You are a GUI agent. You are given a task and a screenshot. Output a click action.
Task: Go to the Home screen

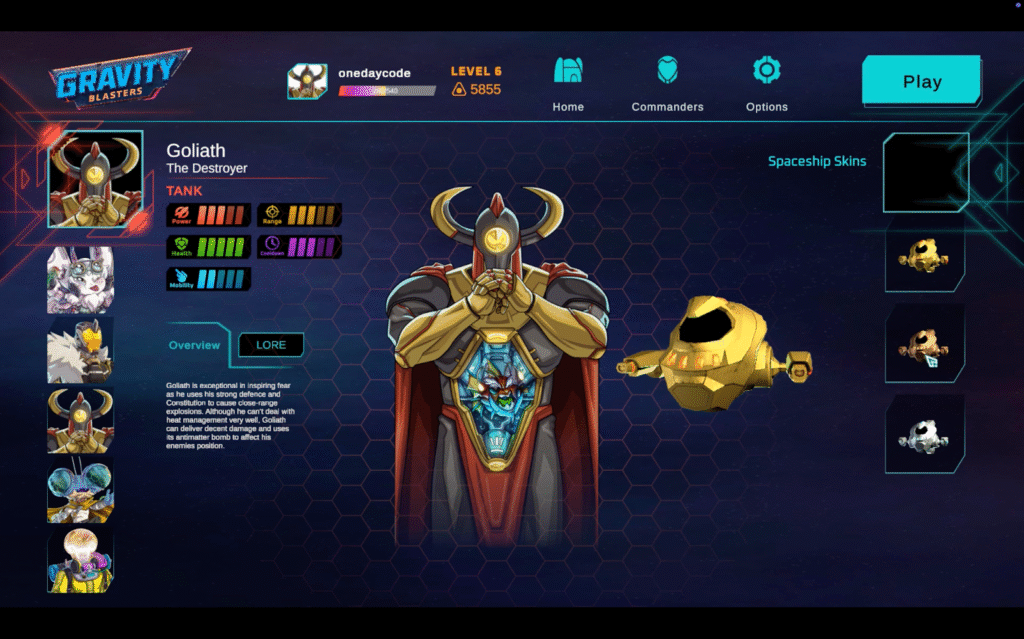[x=568, y=84]
